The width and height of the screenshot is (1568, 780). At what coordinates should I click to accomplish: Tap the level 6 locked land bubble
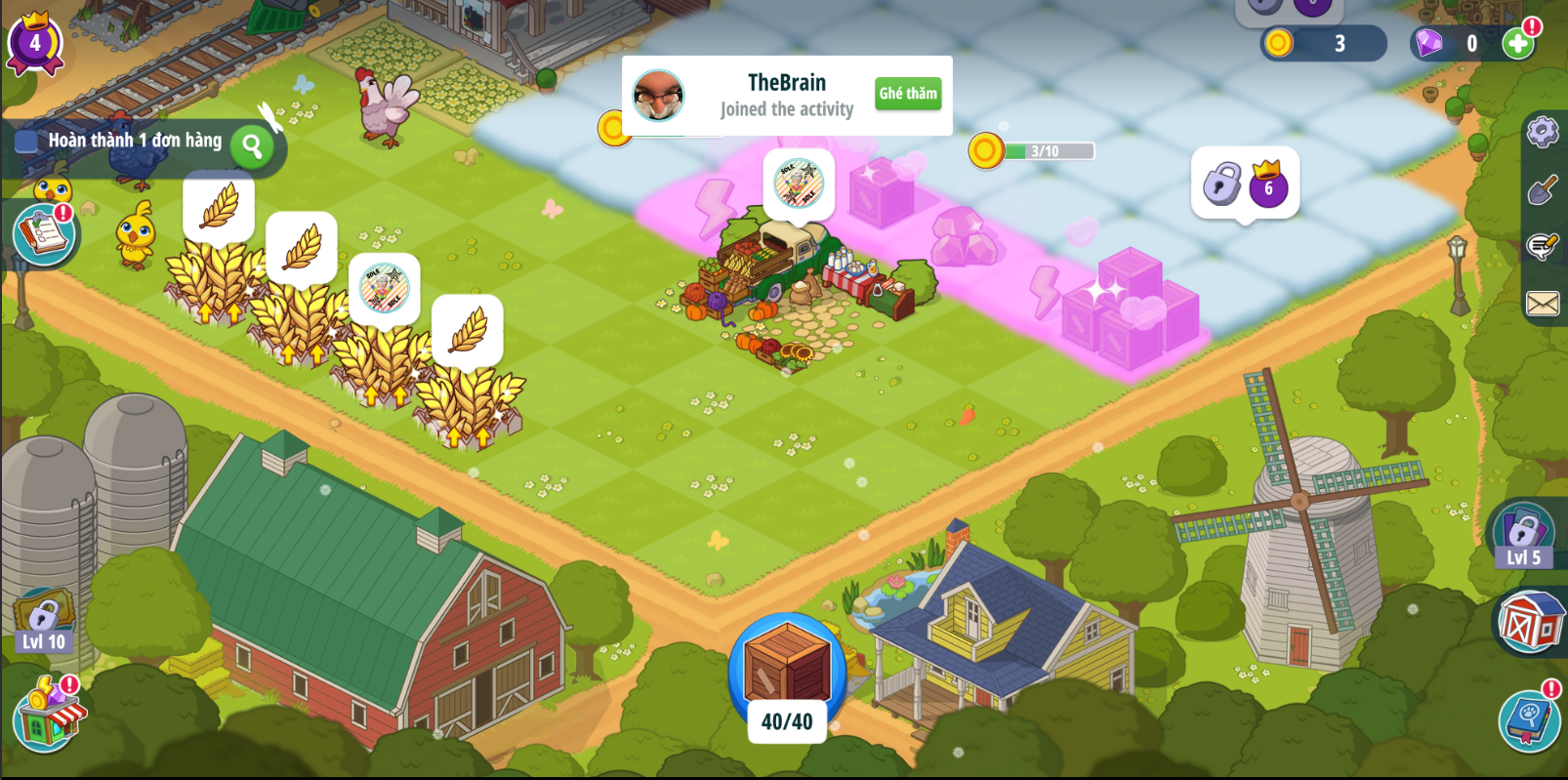click(x=1245, y=184)
